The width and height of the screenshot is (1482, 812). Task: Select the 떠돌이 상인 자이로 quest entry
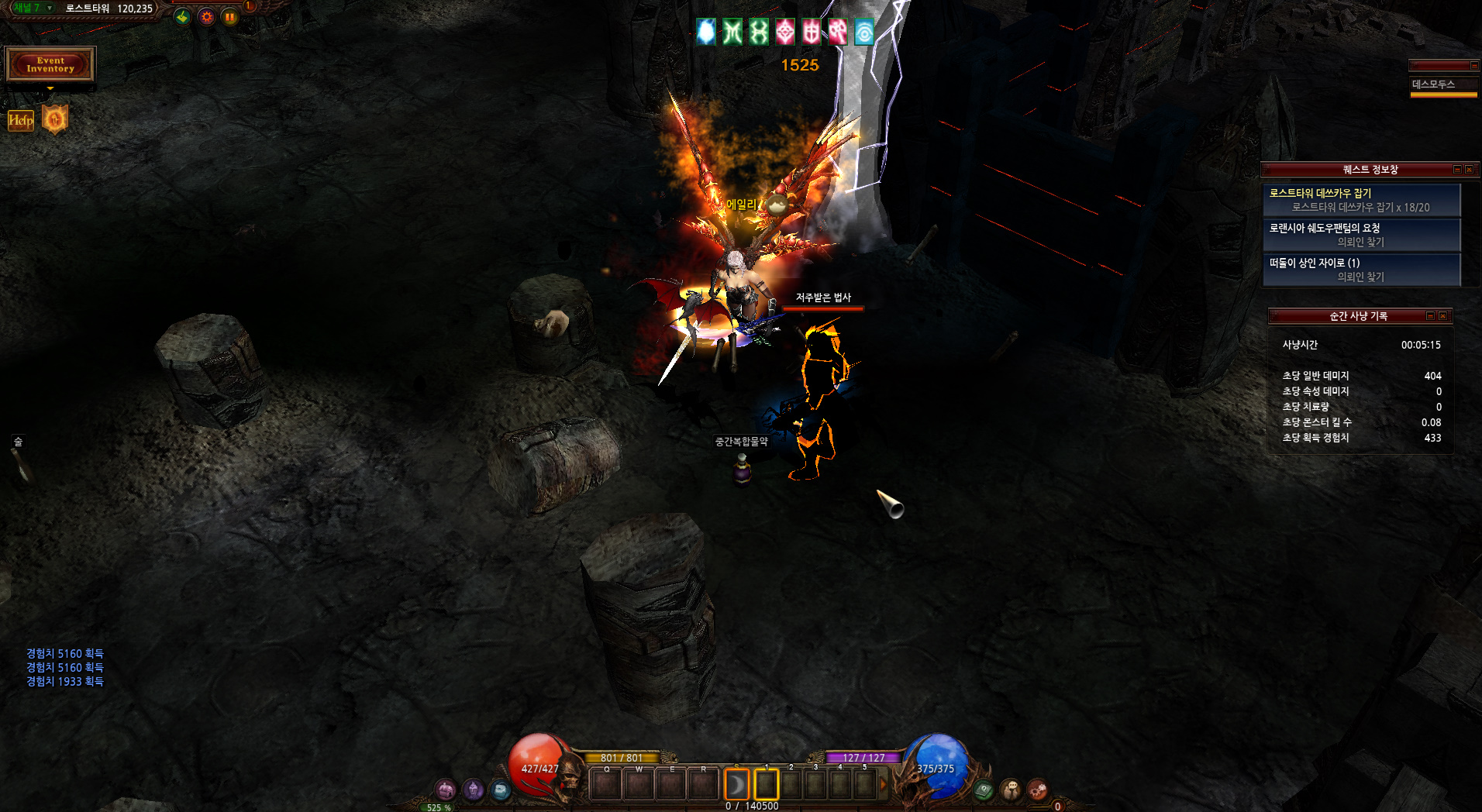(x=1361, y=270)
